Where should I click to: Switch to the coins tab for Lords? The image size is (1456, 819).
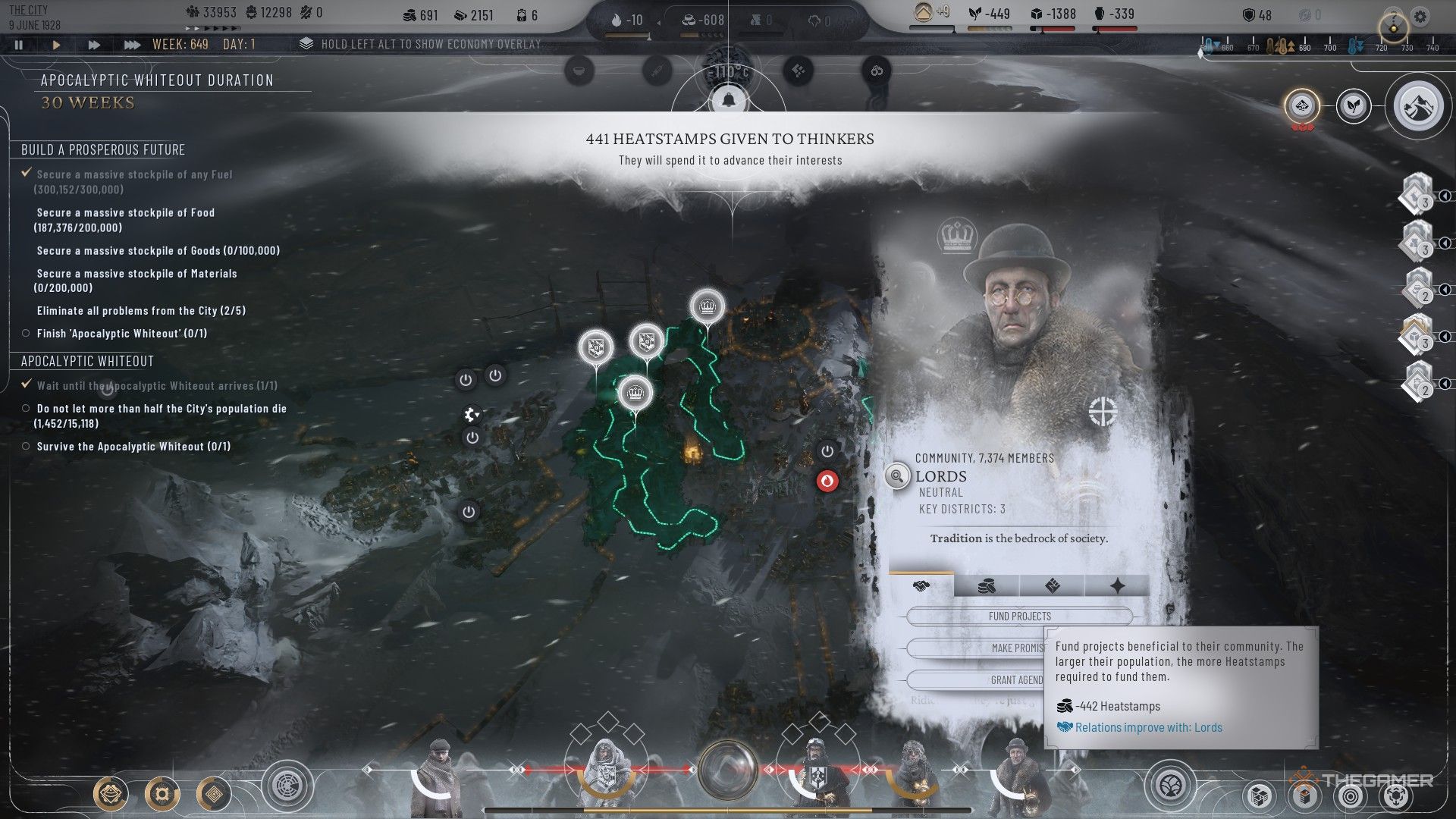[986, 585]
